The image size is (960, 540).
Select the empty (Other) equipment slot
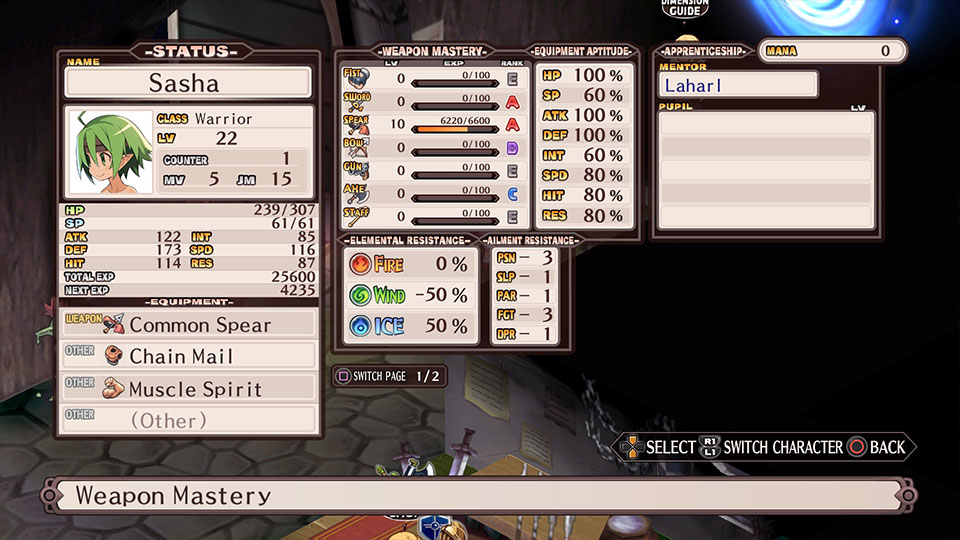188,420
